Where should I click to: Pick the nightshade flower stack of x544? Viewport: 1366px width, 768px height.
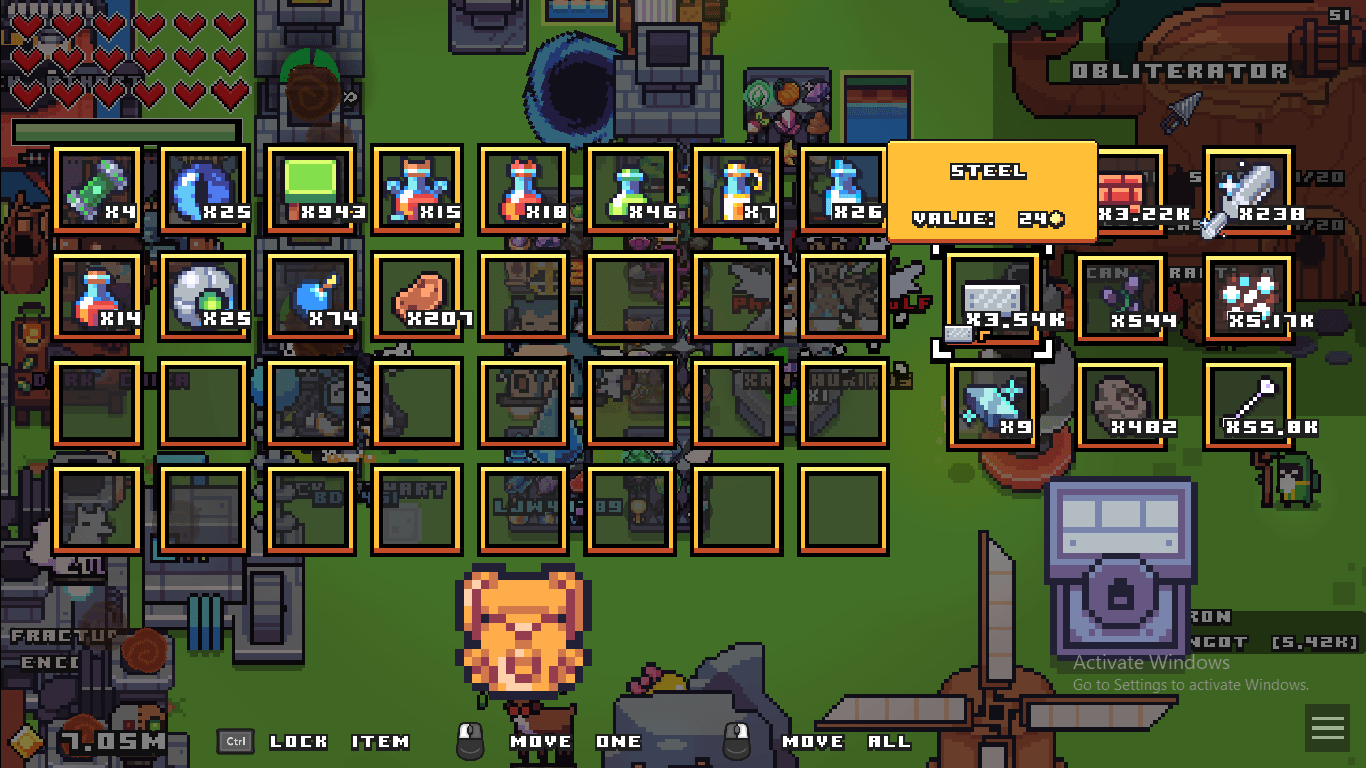tap(1120, 297)
